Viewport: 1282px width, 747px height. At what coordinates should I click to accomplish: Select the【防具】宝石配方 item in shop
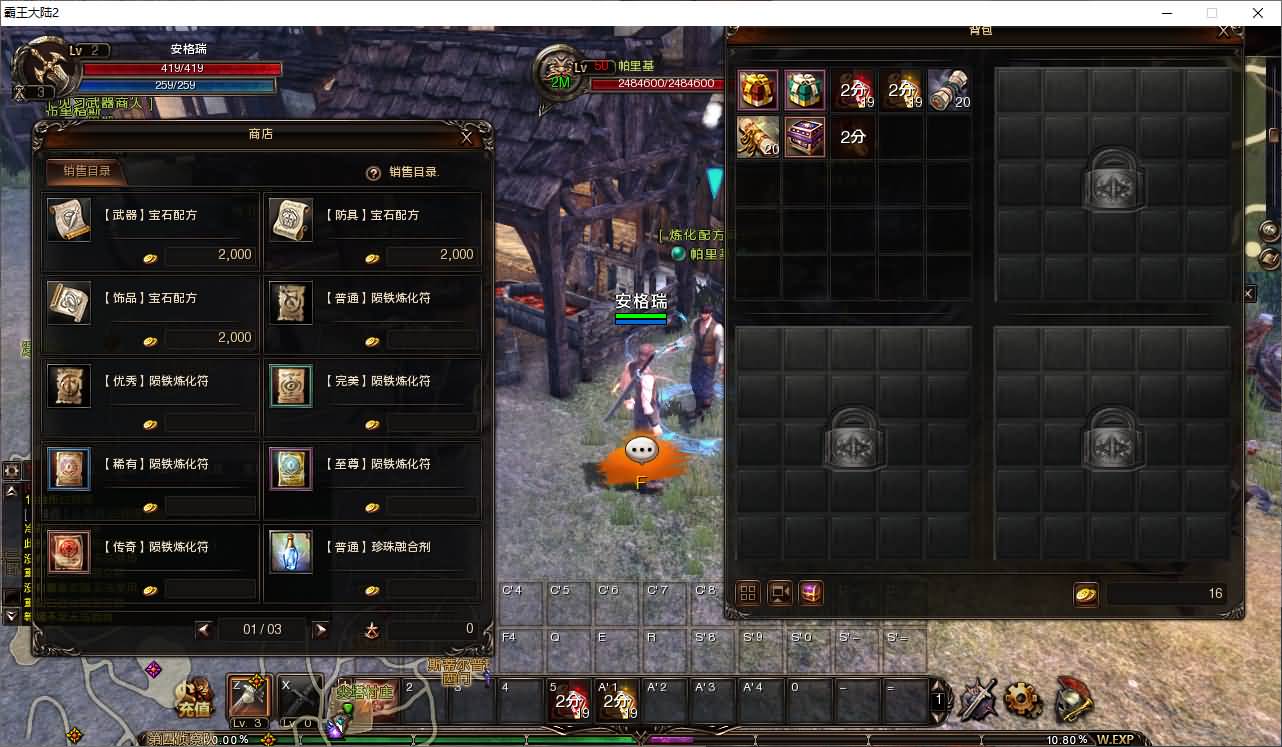point(290,221)
